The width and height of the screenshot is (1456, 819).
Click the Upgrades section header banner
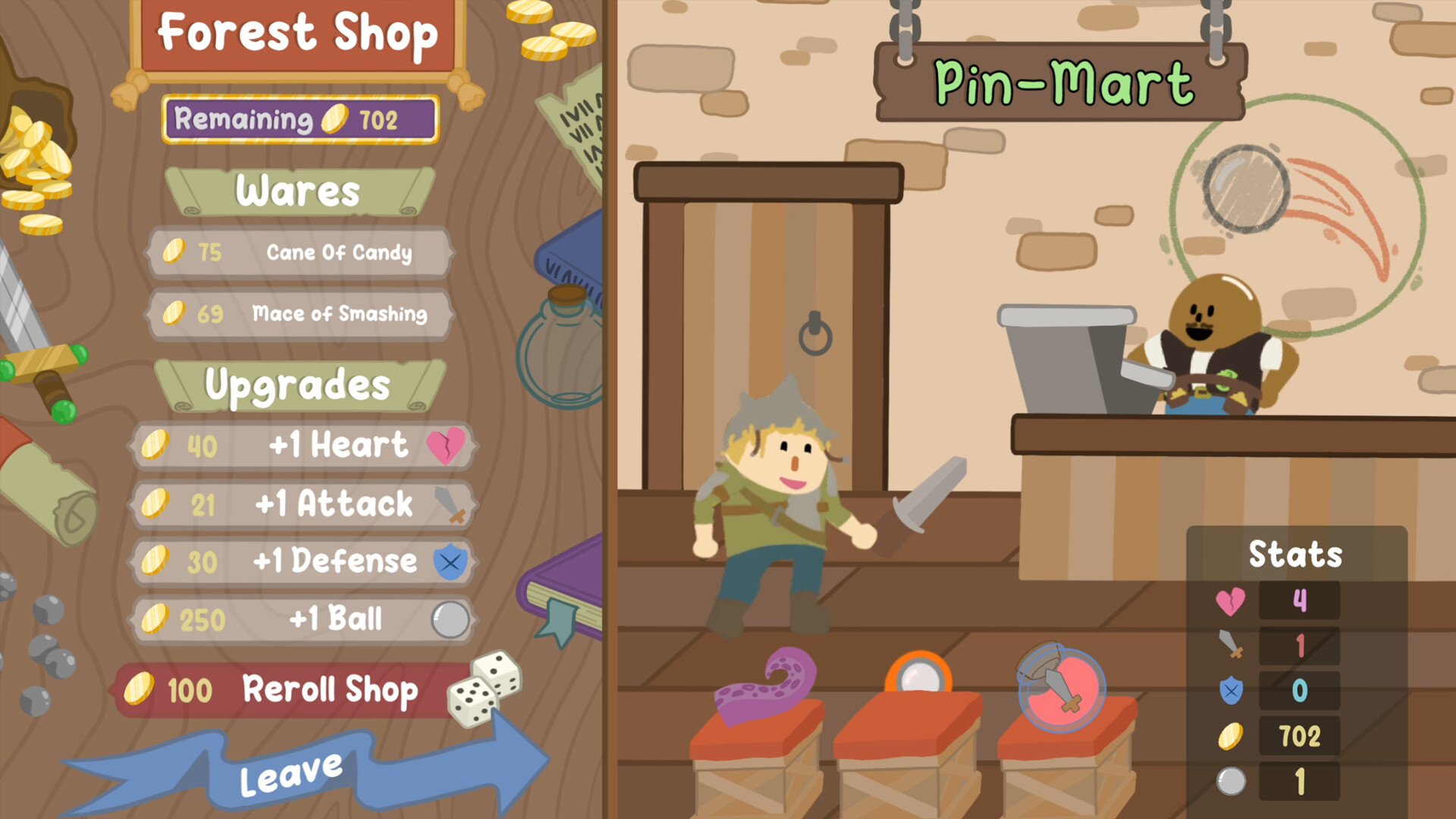tap(298, 385)
